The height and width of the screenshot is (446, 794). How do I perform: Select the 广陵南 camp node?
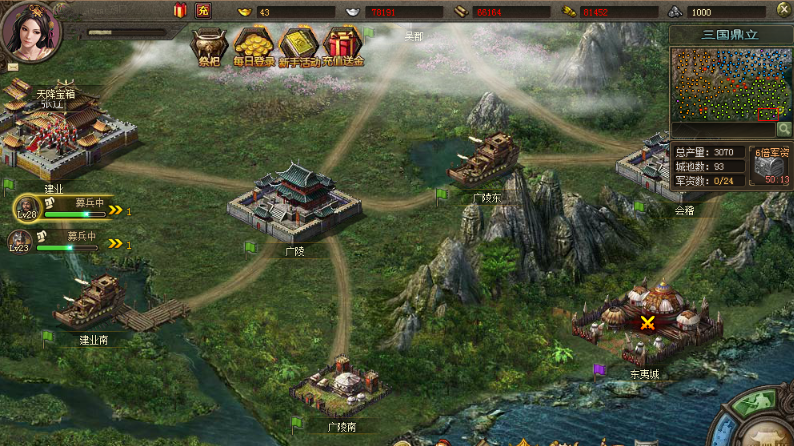point(340,385)
